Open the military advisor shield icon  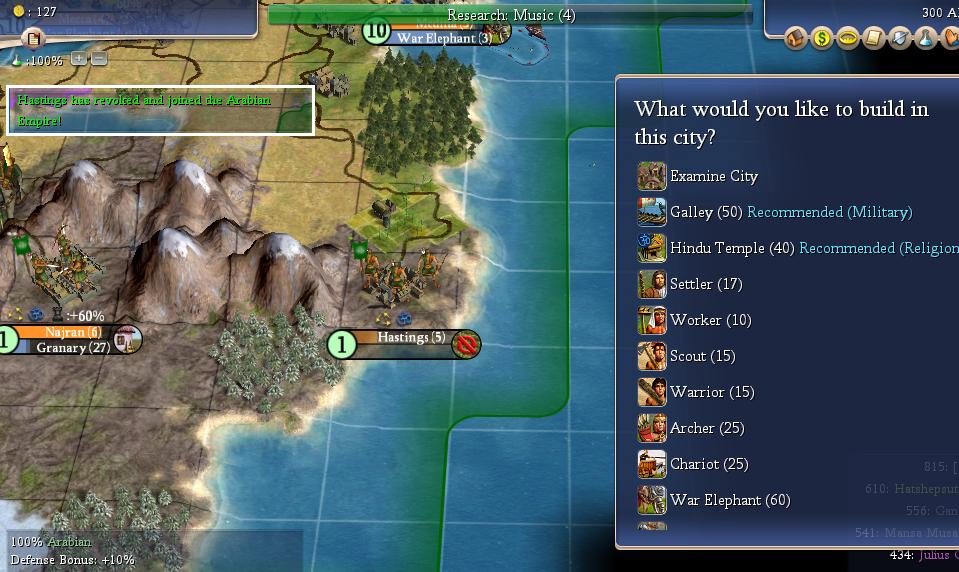pyautogui.click(x=900, y=38)
